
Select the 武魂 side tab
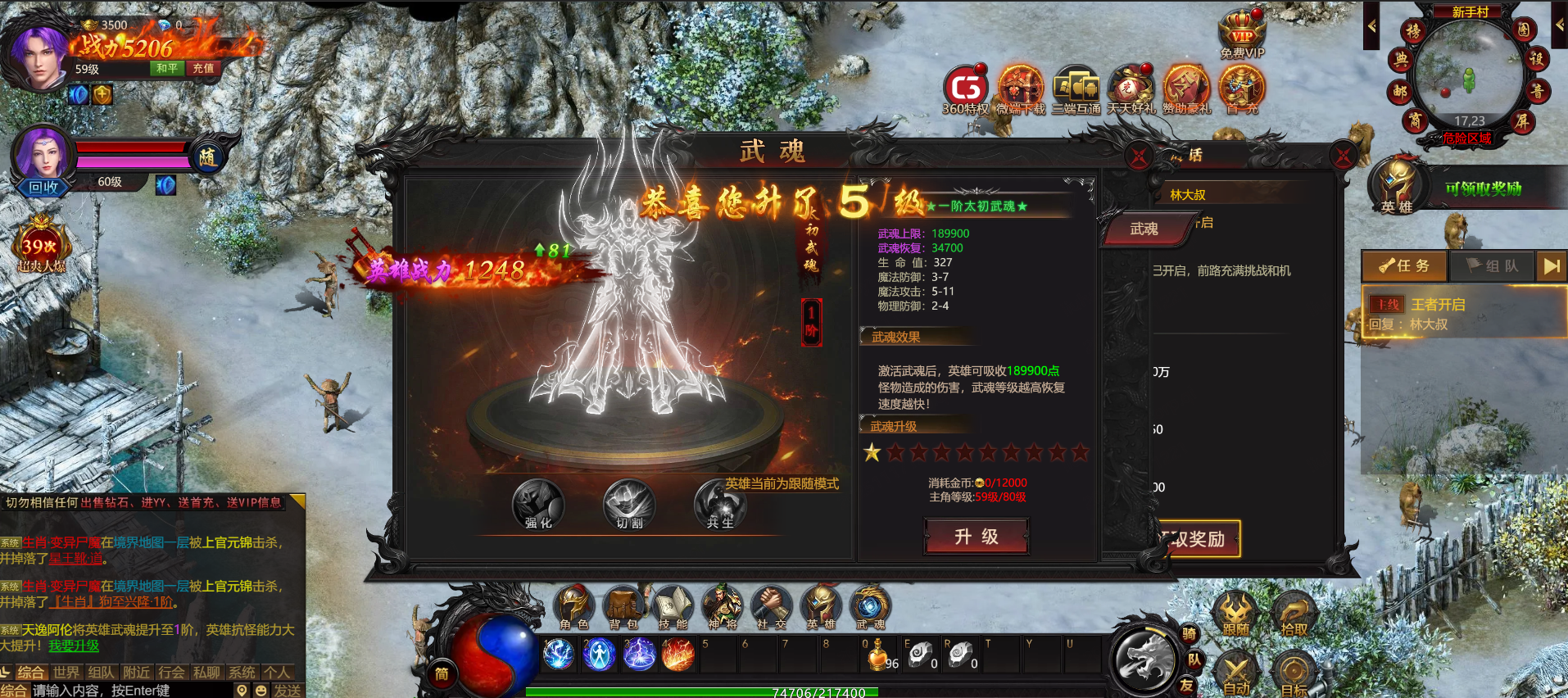1144,229
